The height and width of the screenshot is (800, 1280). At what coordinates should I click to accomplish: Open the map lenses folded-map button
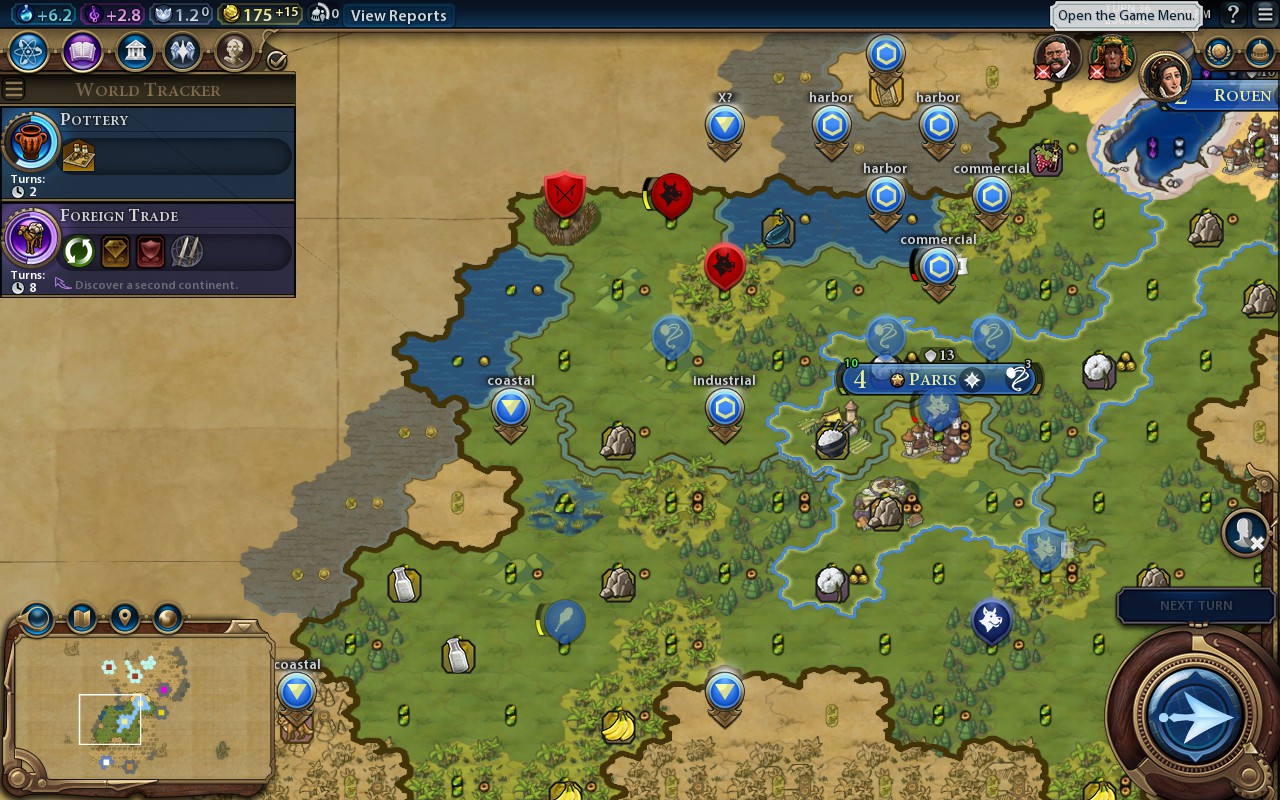pos(82,619)
